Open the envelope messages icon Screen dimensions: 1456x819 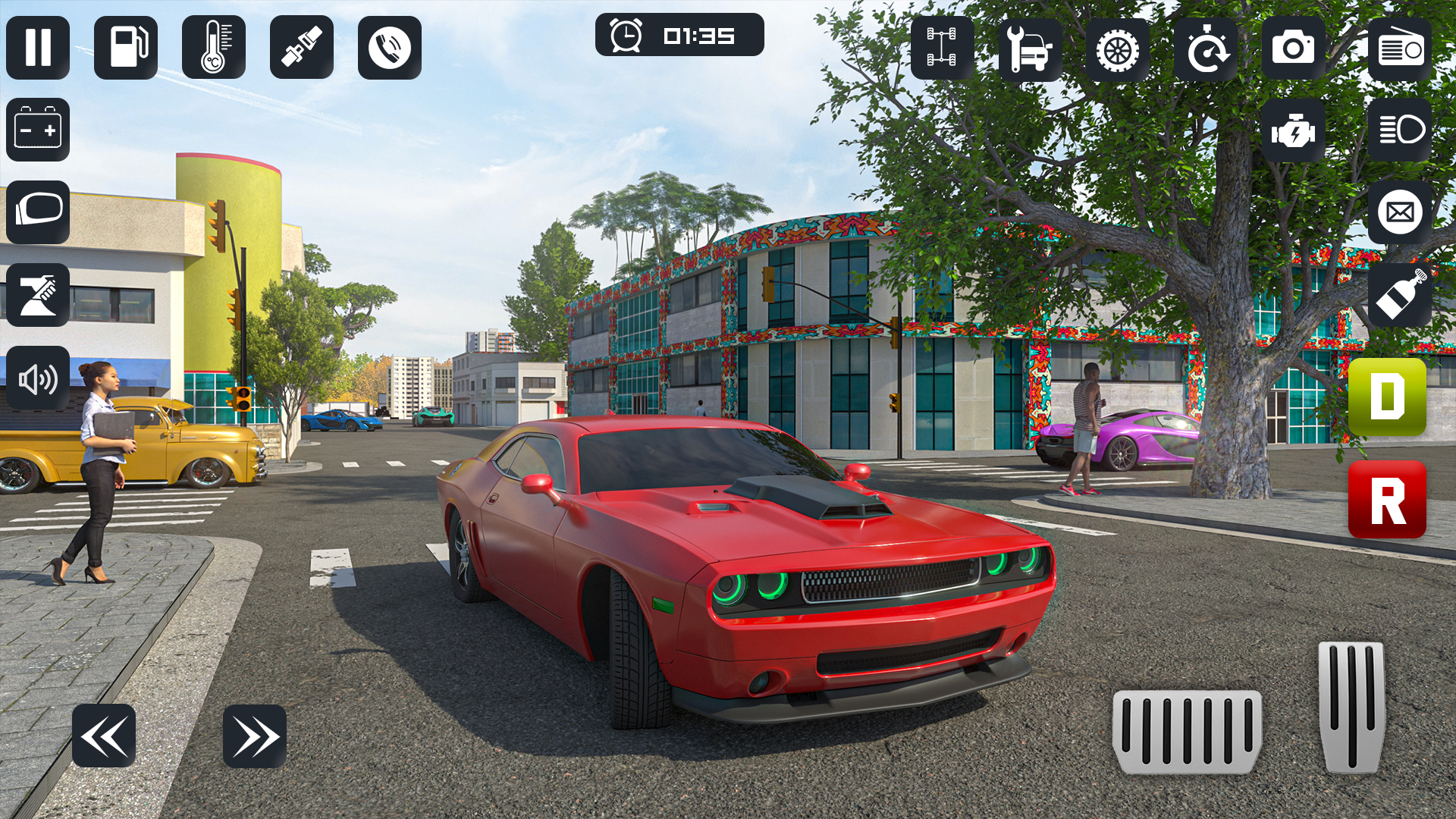[x=1400, y=212]
